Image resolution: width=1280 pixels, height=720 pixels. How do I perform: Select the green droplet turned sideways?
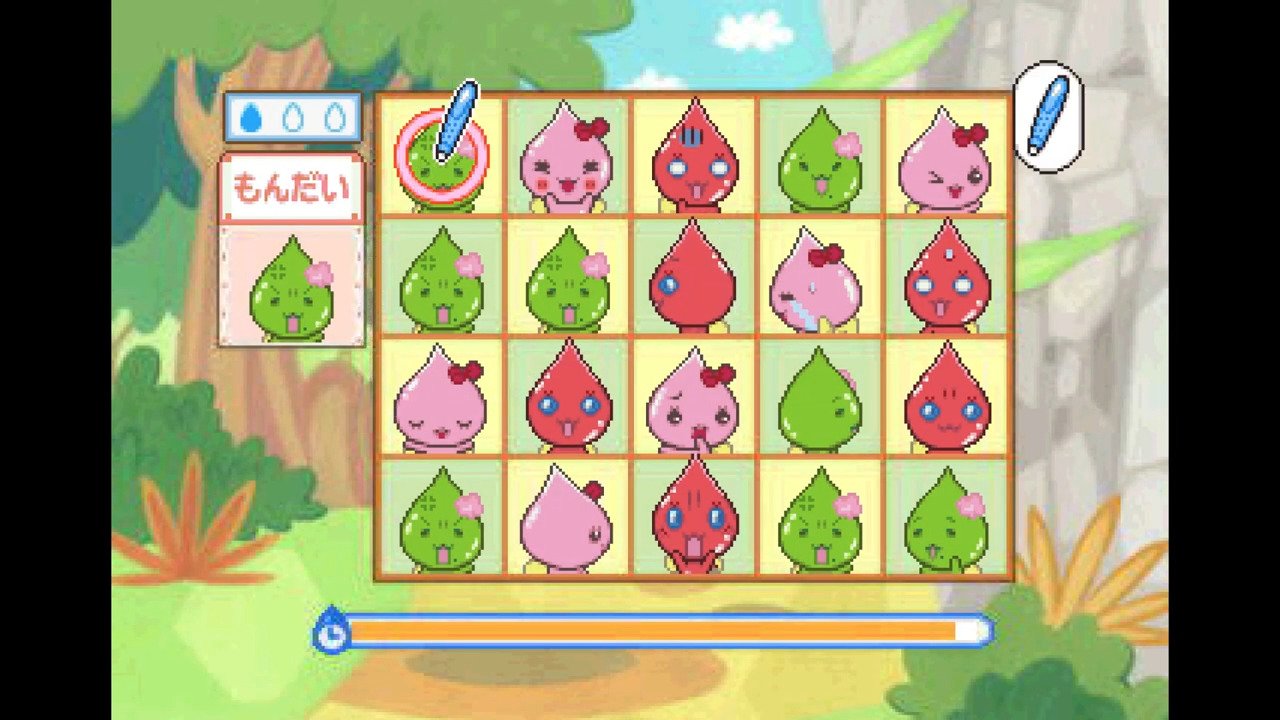(818, 398)
